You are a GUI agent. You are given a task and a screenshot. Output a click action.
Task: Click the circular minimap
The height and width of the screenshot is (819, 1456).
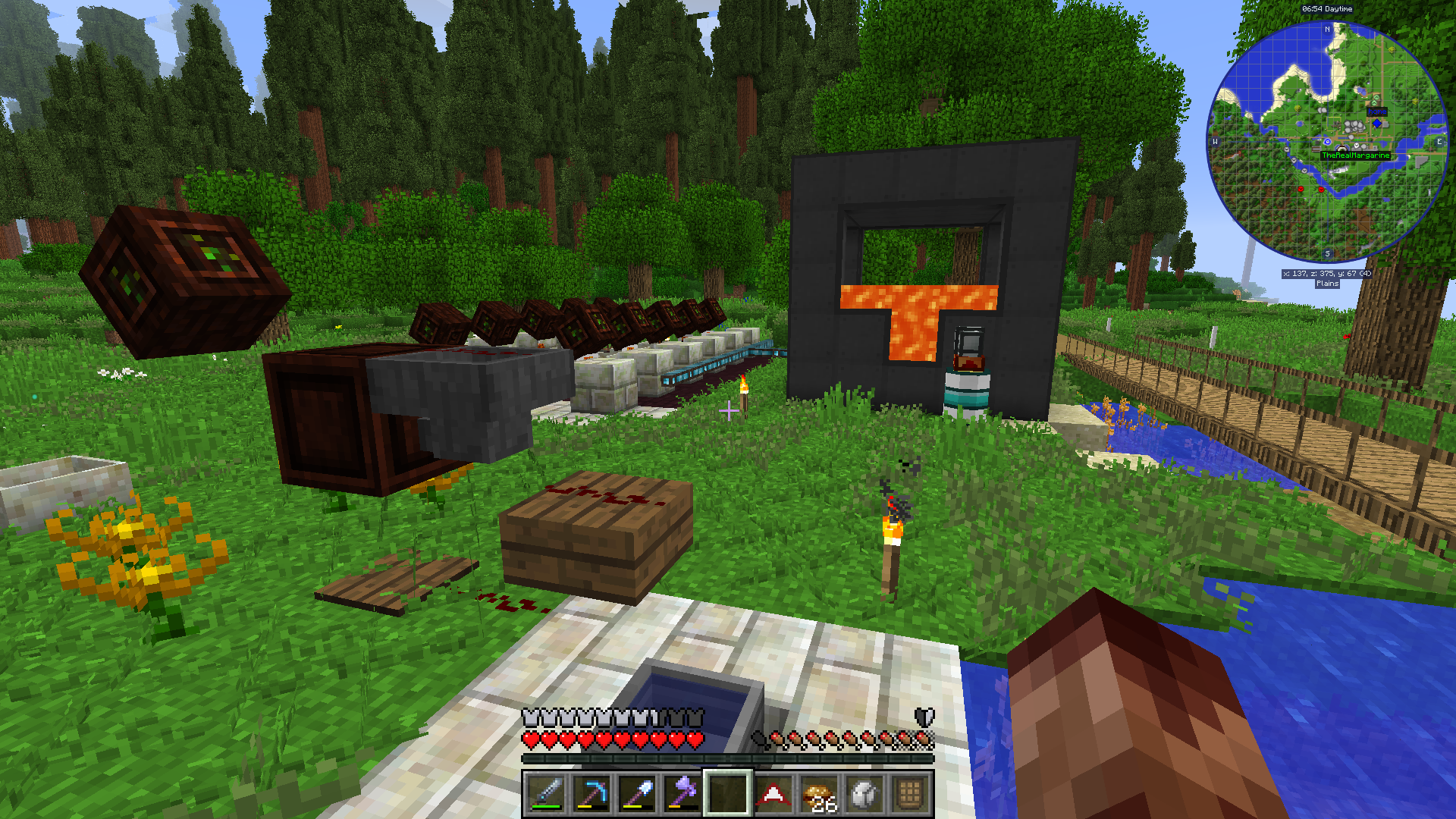click(1327, 142)
